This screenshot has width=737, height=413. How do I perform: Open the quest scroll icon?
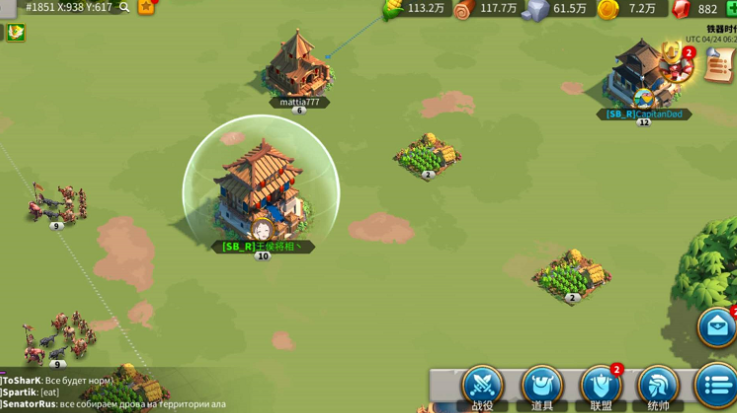coord(717,65)
